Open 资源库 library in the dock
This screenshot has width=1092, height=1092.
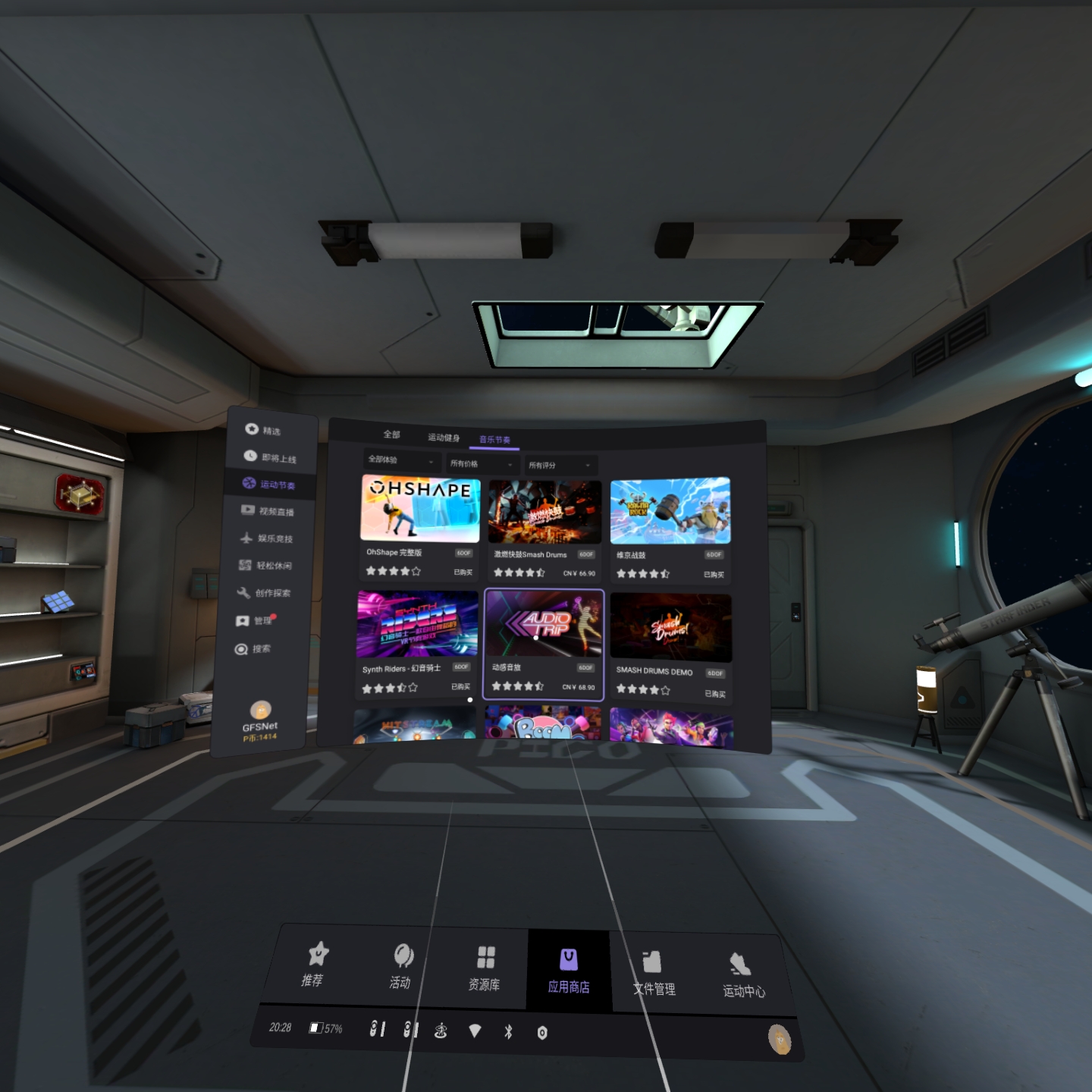(x=485, y=968)
